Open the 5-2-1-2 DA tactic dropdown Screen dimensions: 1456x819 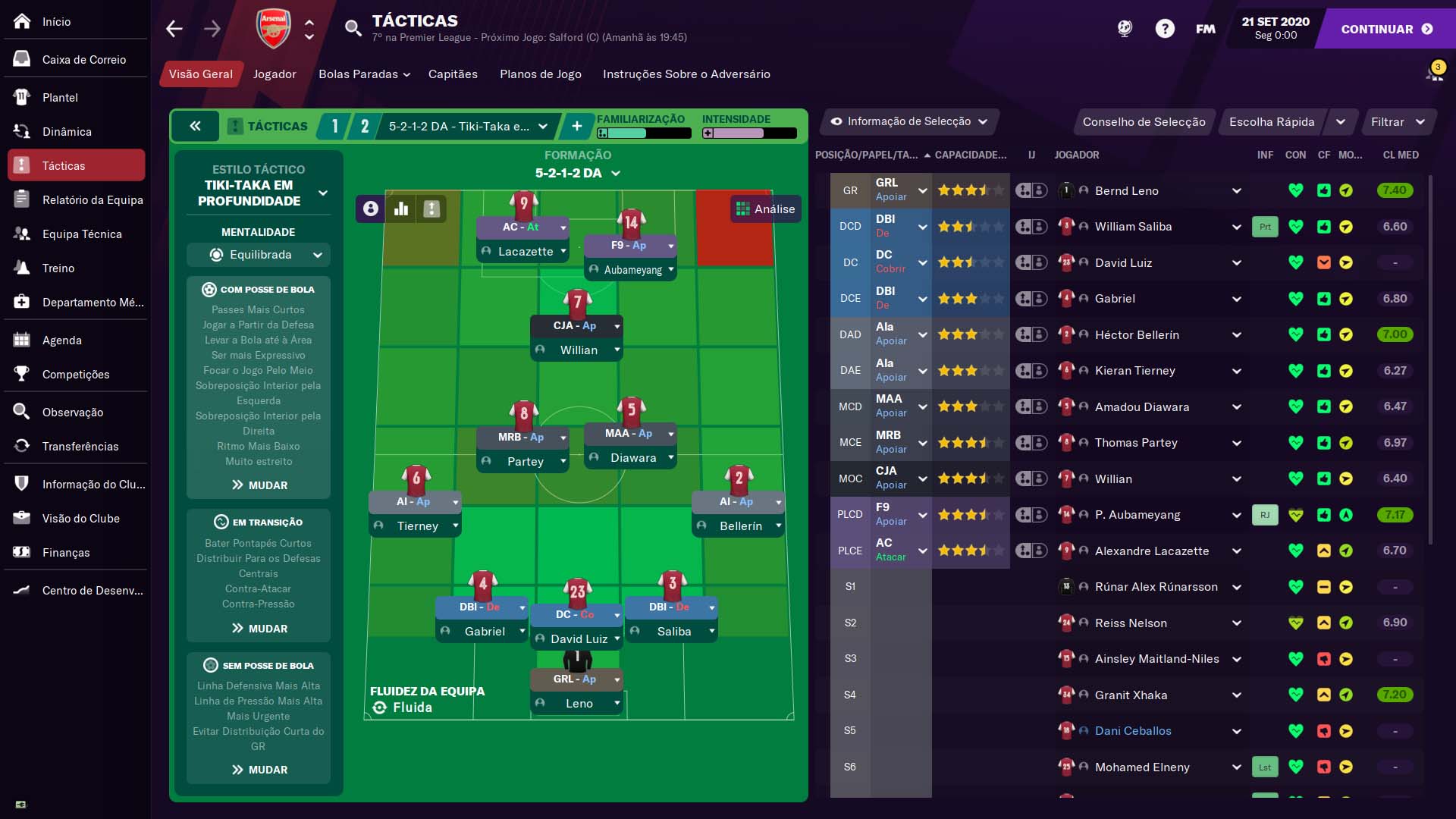466,126
